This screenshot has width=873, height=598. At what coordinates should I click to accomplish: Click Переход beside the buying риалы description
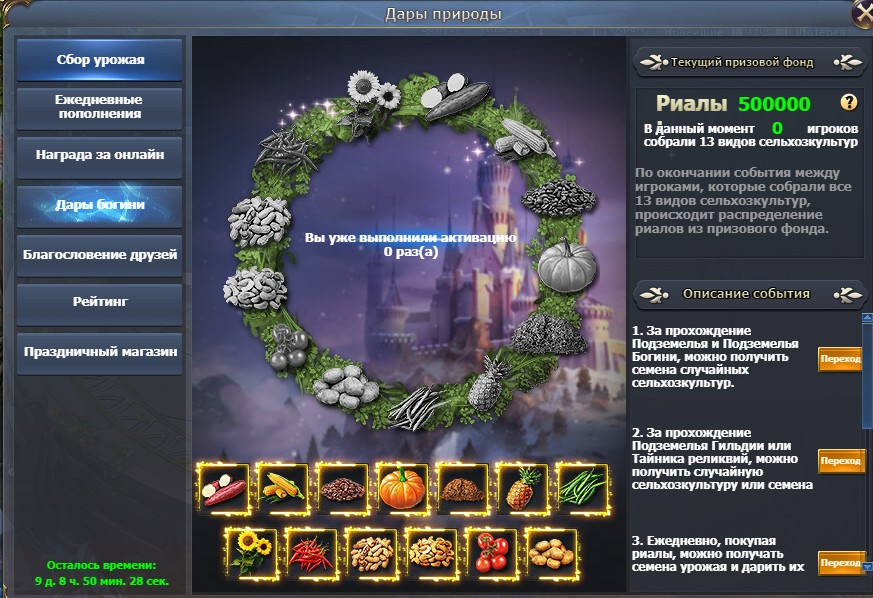pos(840,563)
